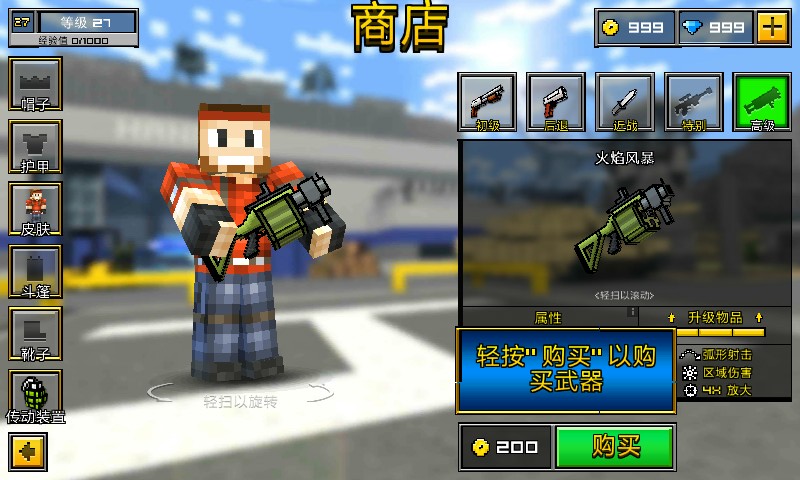Image resolution: width=800 pixels, height=480 pixels.
Task: Buy the weapon with the green 购买 button
Action: (615, 446)
